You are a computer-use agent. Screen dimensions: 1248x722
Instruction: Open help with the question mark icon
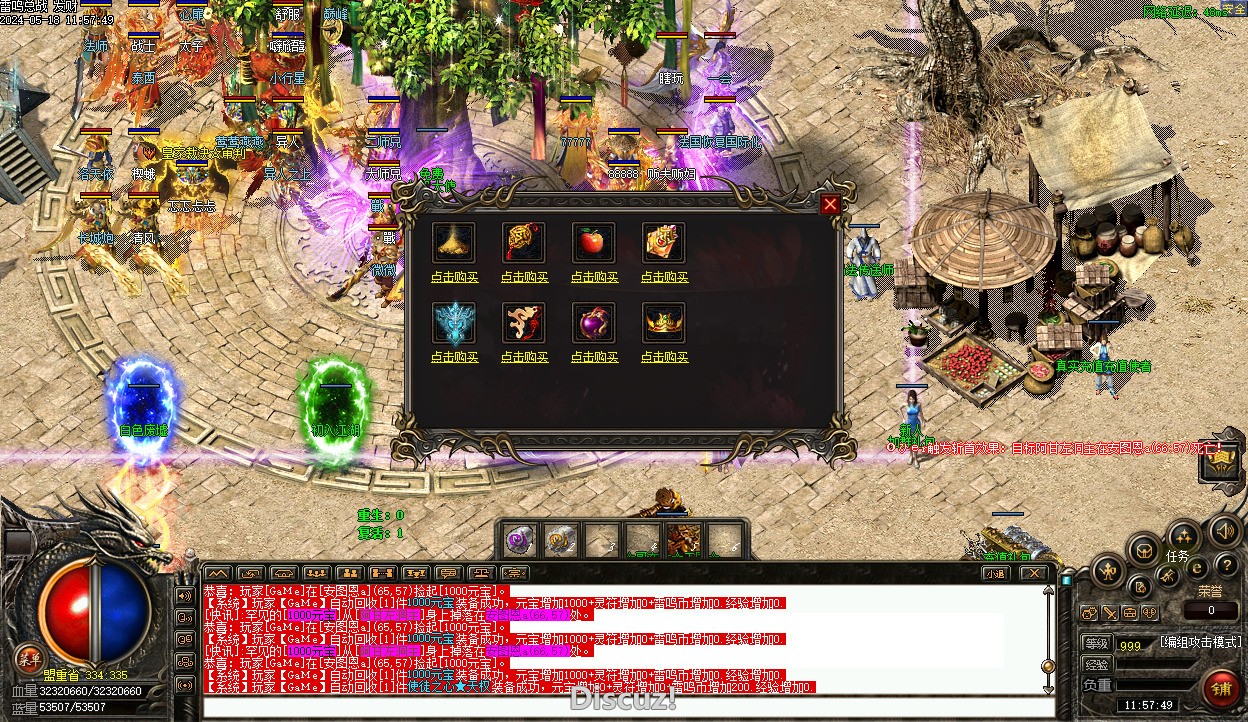(x=1226, y=567)
